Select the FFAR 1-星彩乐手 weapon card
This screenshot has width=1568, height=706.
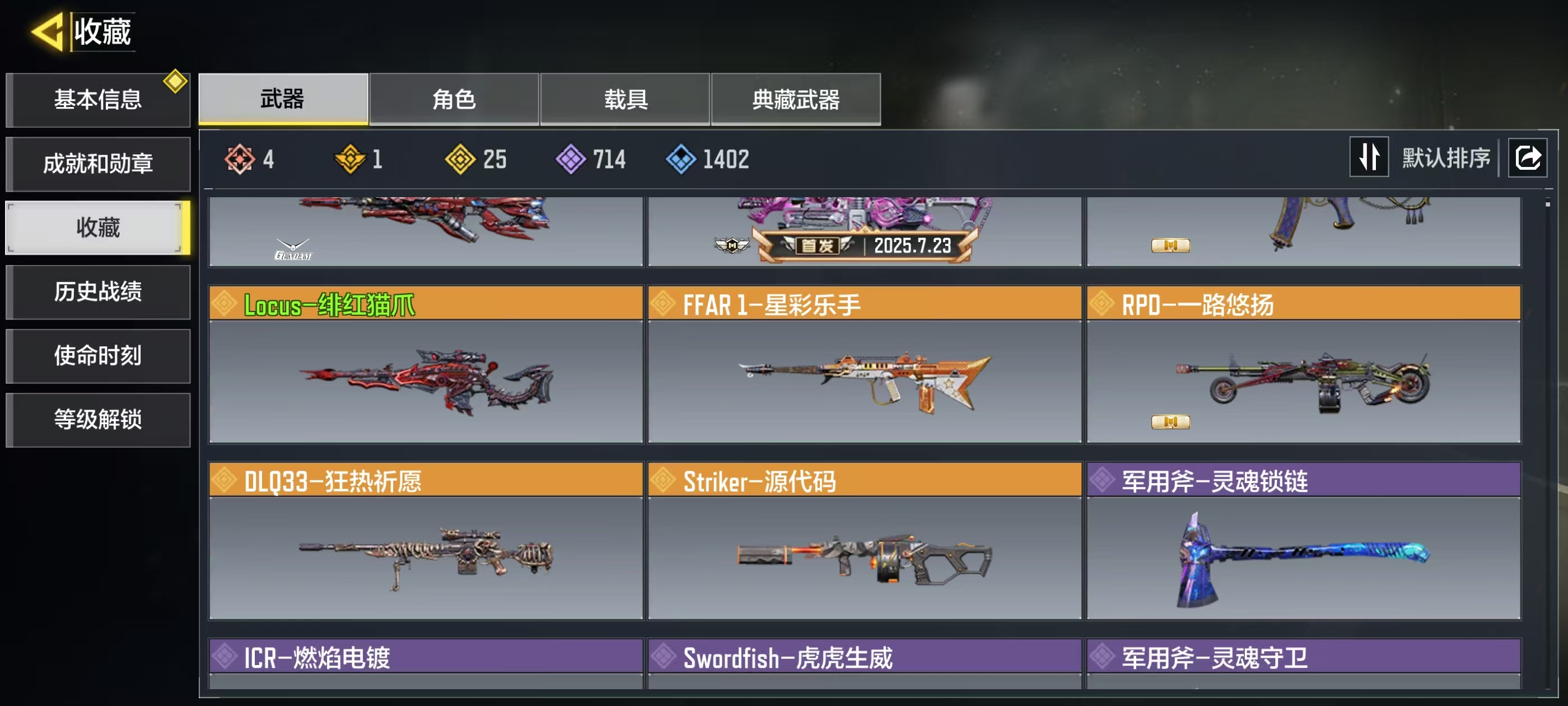pyautogui.click(x=864, y=364)
